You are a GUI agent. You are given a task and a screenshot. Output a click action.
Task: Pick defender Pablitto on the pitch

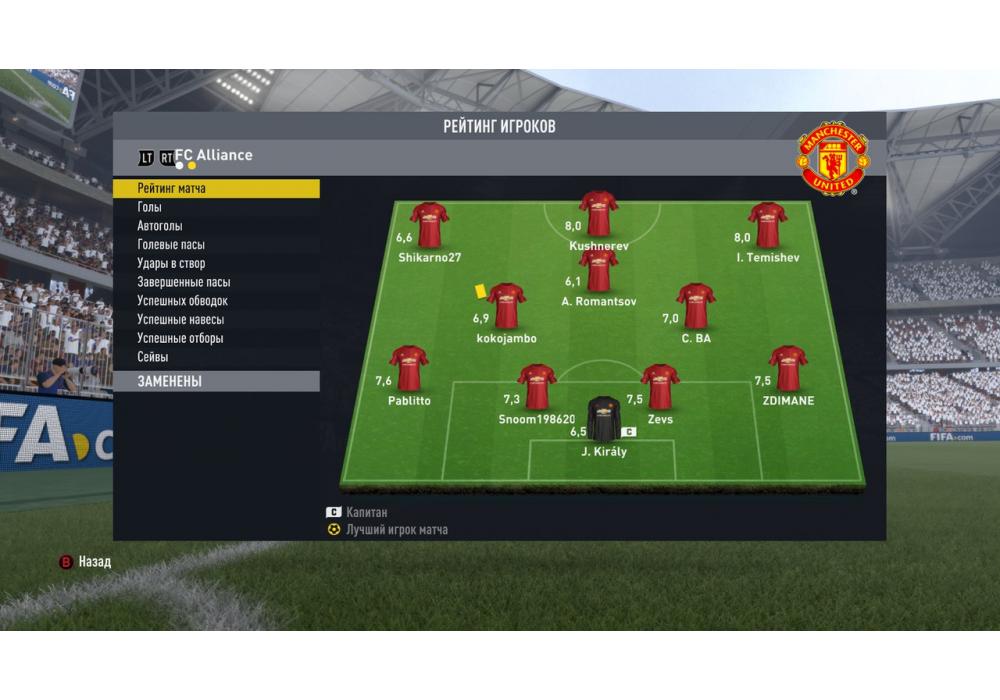click(x=409, y=368)
